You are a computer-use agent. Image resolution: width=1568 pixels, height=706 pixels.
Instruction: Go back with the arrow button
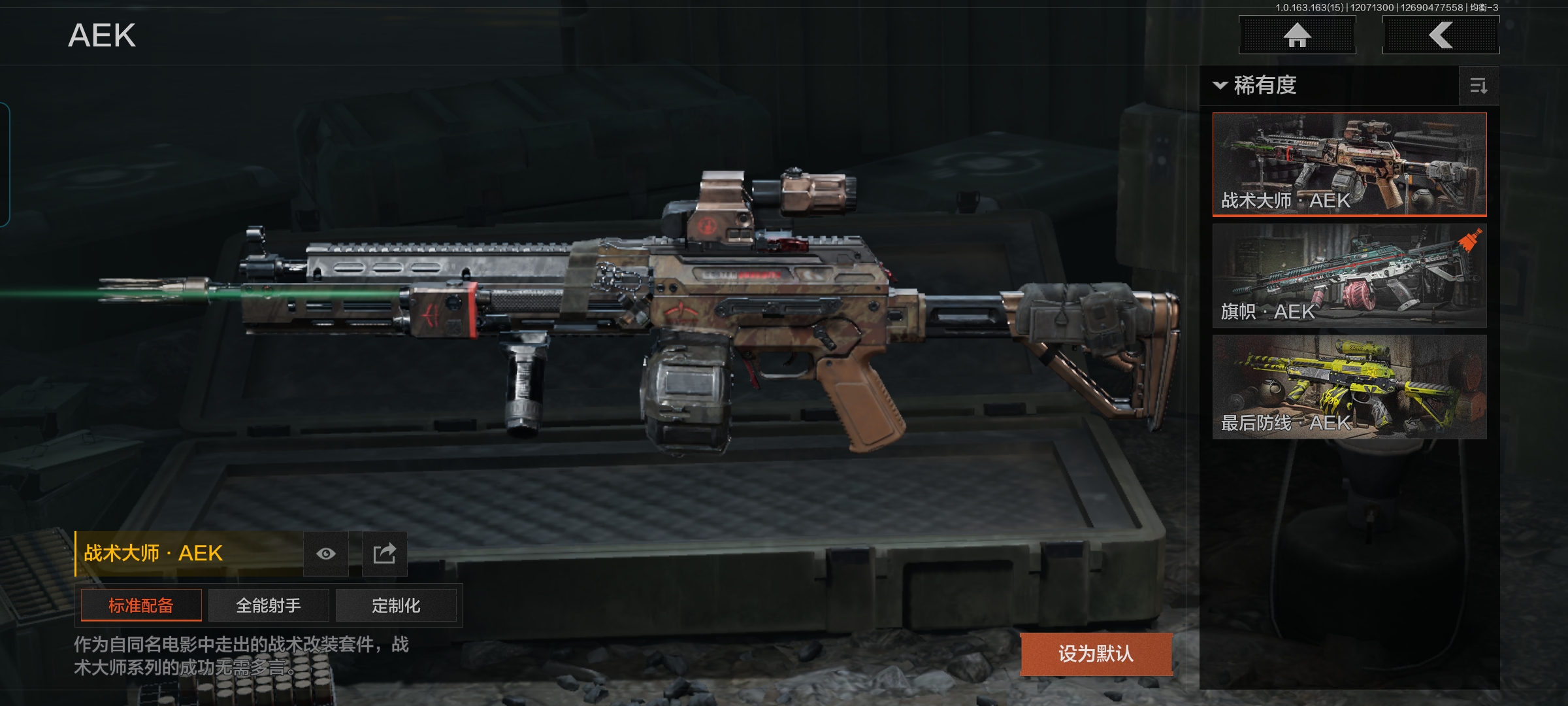[1441, 35]
